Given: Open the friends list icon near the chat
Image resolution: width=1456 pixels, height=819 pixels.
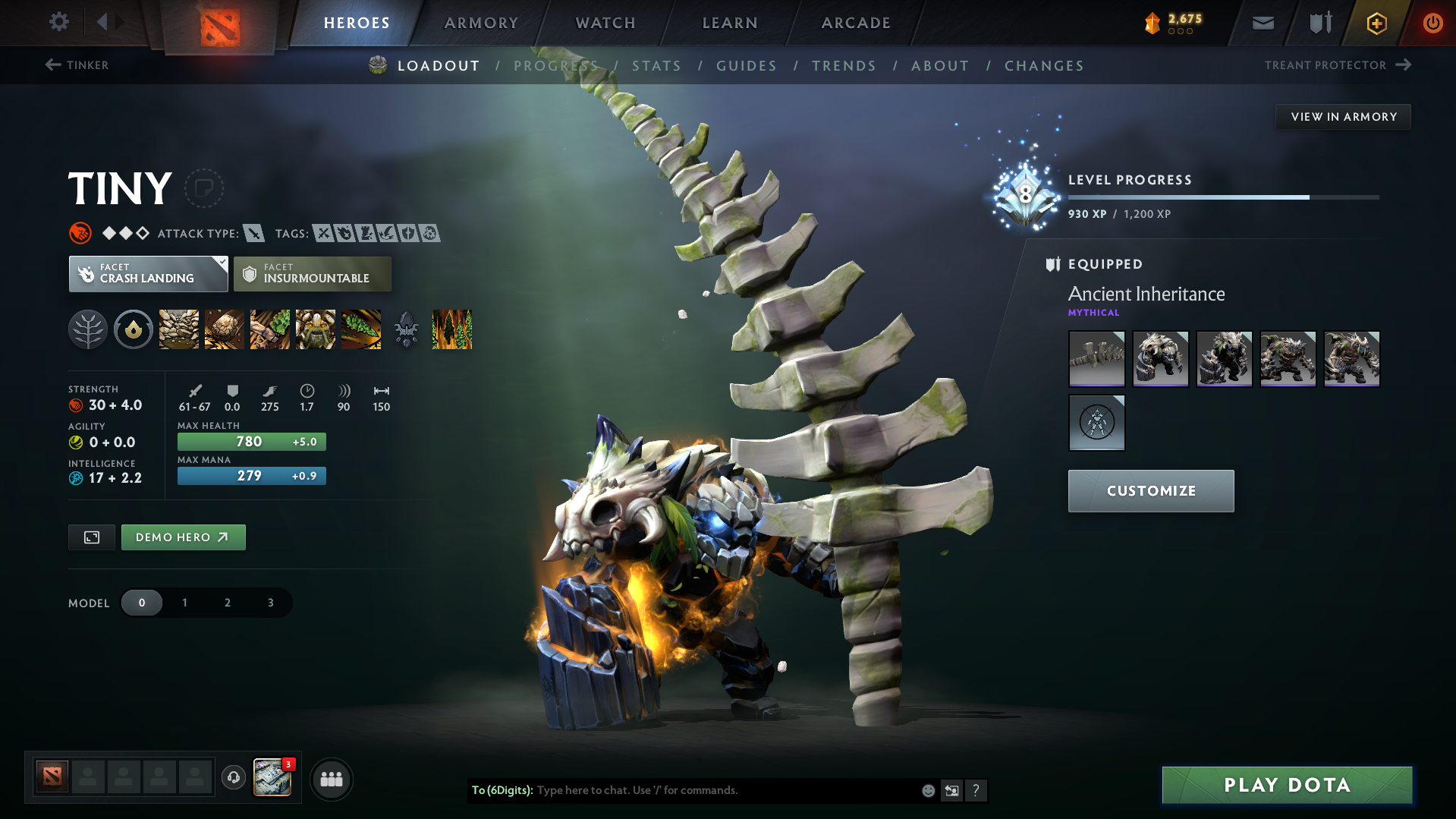Looking at the screenshot, I should click(332, 779).
